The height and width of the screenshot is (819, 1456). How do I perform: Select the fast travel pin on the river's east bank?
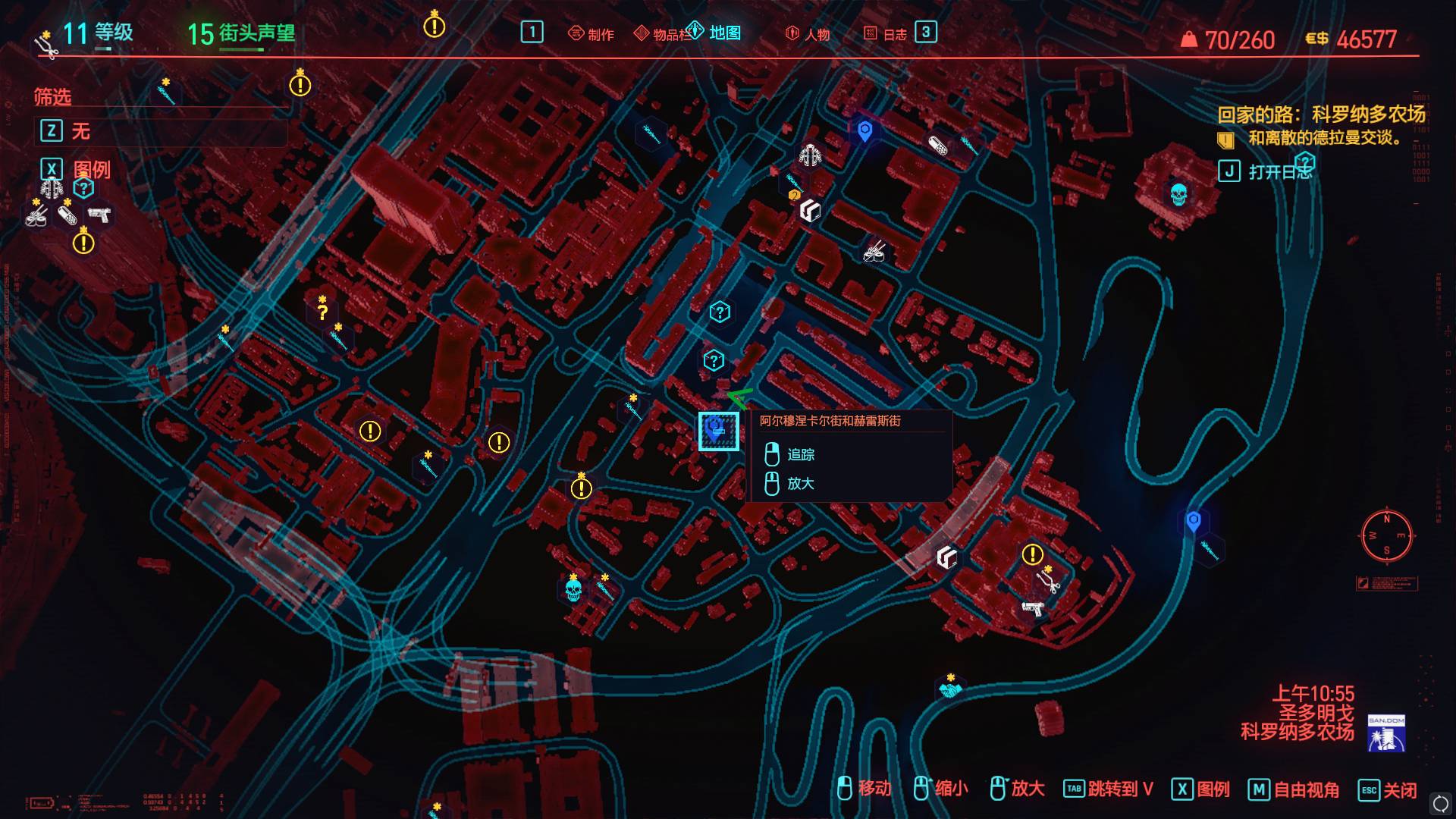[x=1193, y=521]
